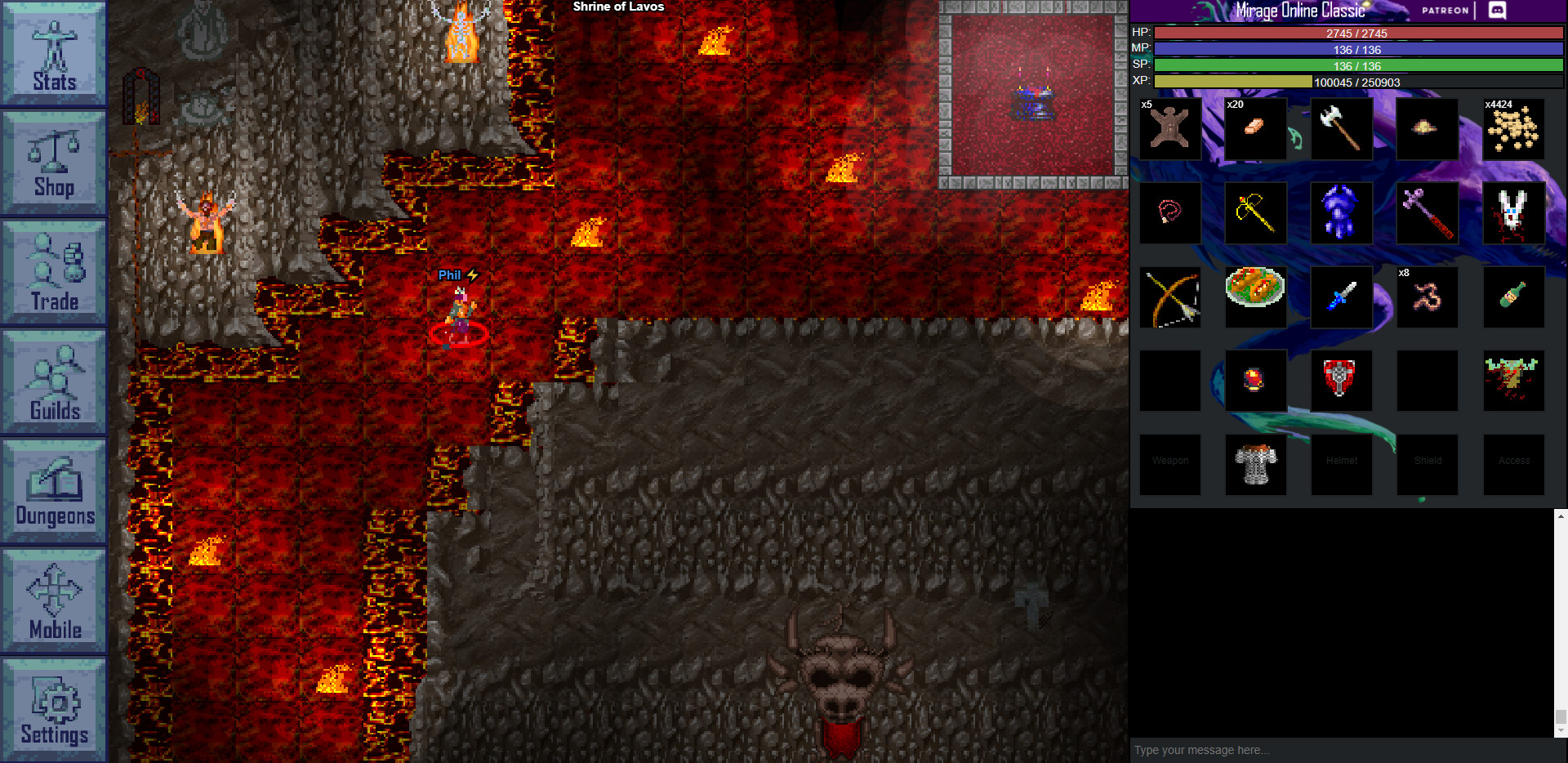The height and width of the screenshot is (763, 1568).
Task: Pick the blue dagger item
Action: pyautogui.click(x=1341, y=297)
